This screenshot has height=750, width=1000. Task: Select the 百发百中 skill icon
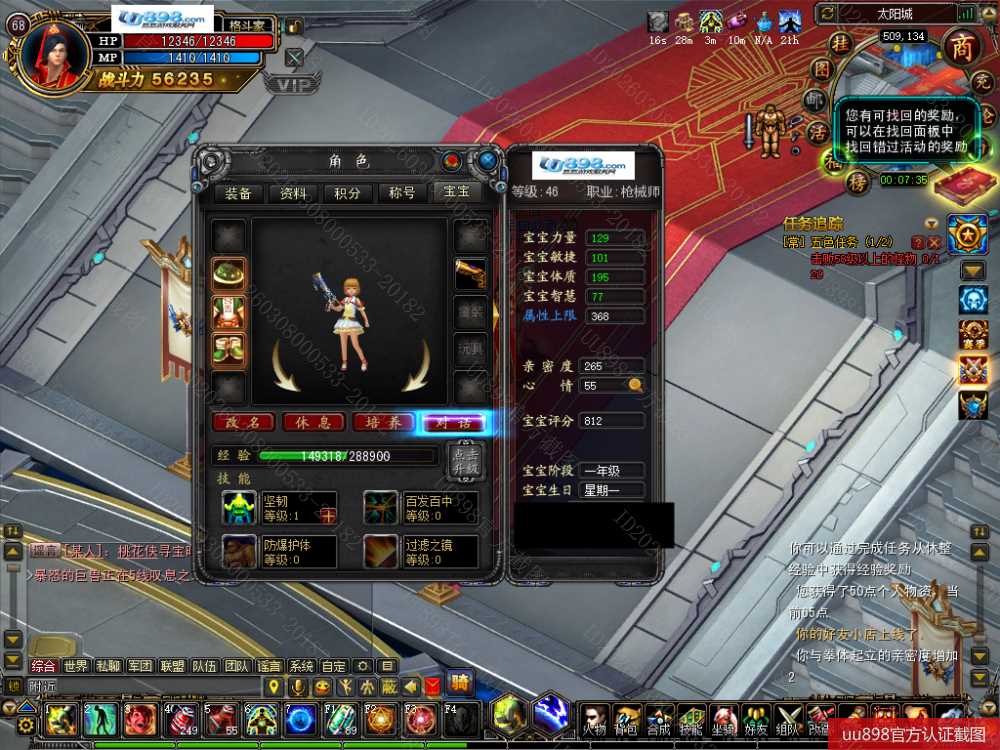click(378, 507)
